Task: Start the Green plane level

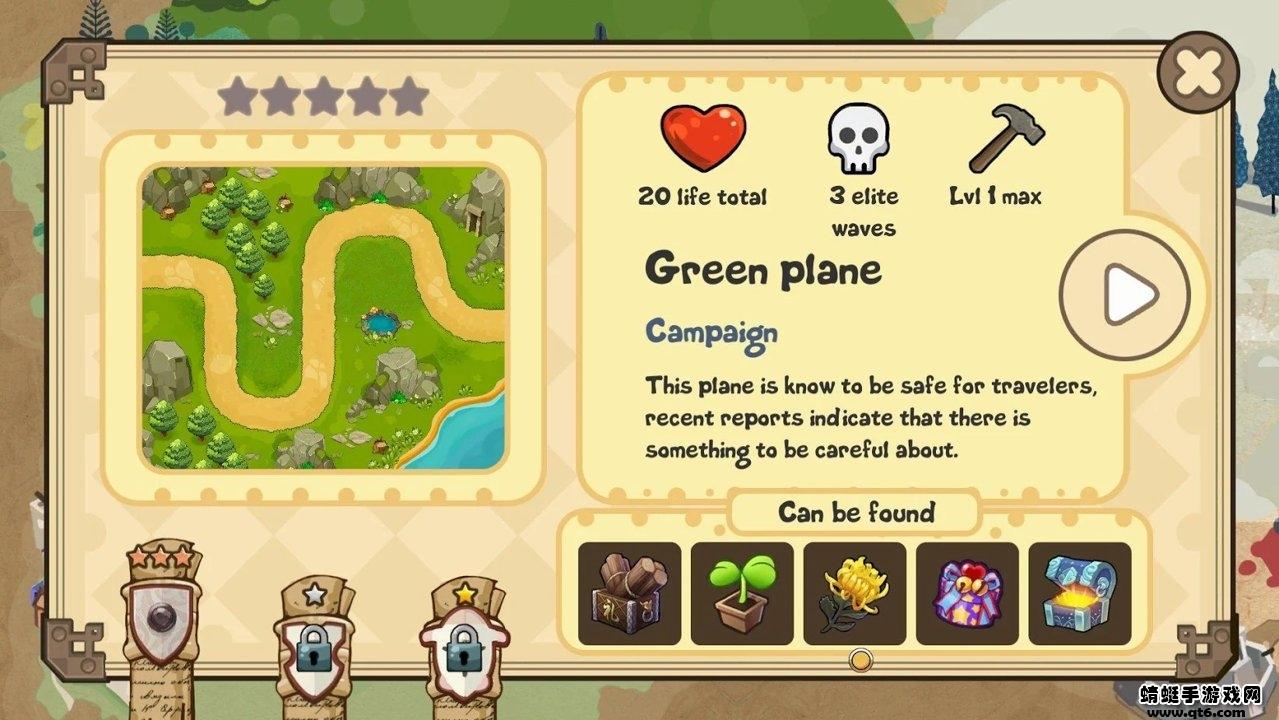Action: point(1126,294)
